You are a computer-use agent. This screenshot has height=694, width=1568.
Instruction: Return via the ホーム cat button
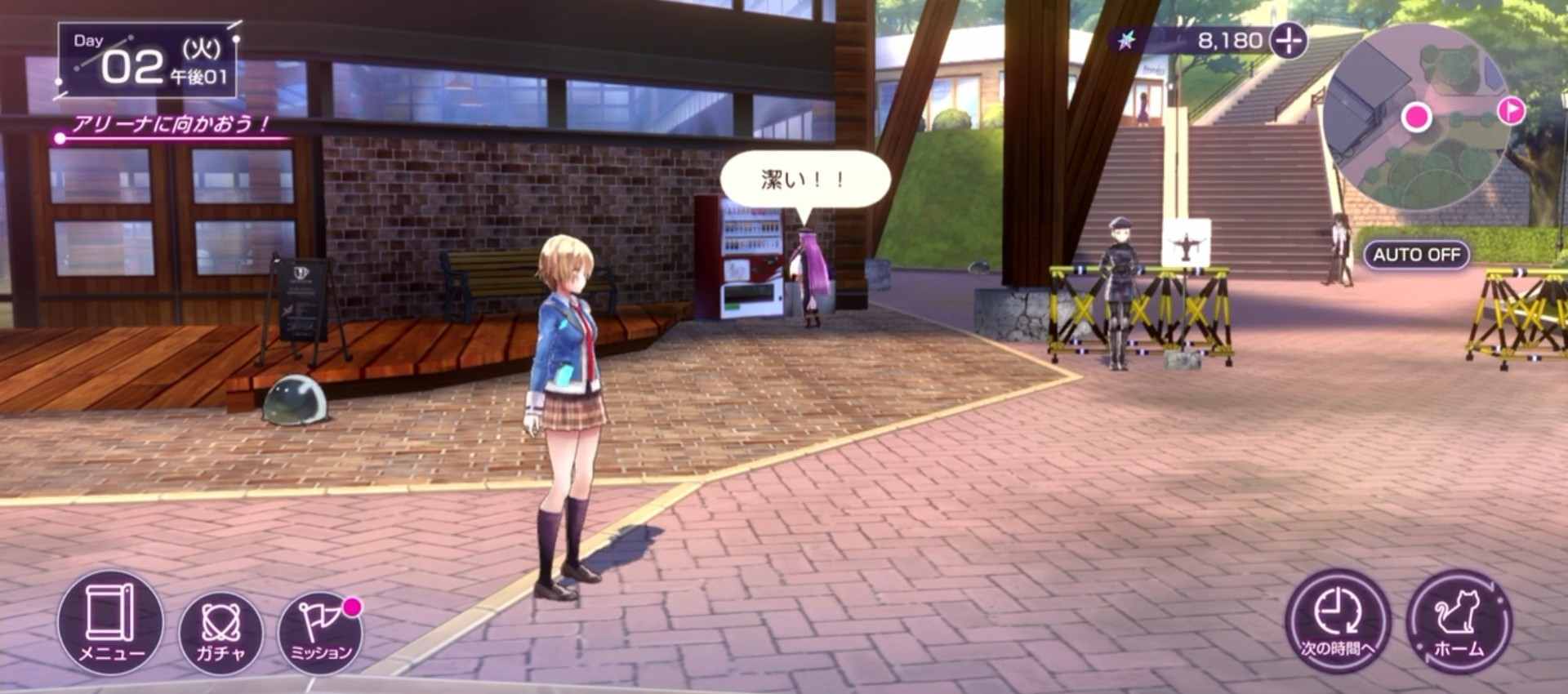[1459, 622]
